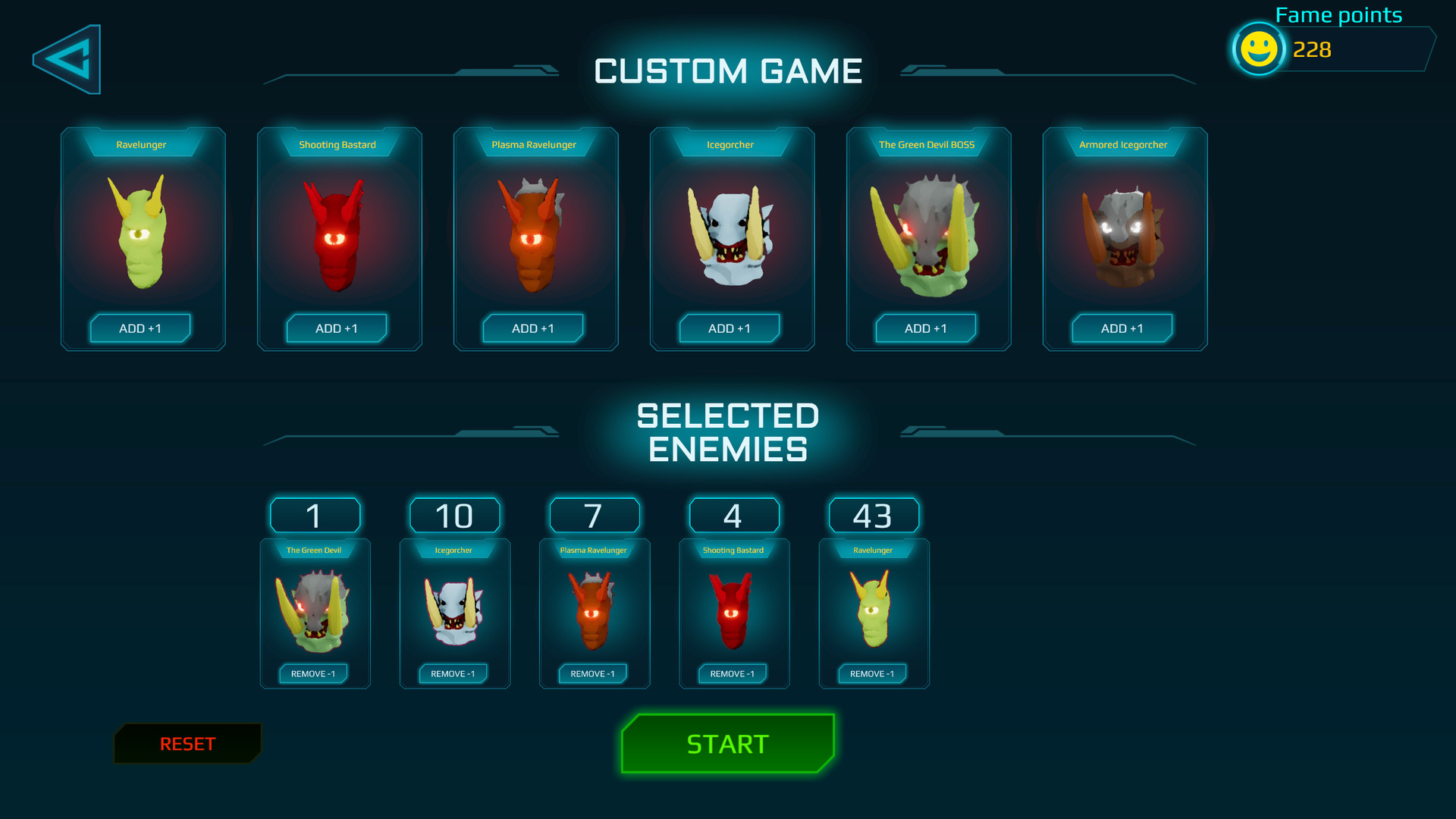Select the Green Devil thumbnail under Selected Enemies
Screen dimensions: 1456x819
coord(314,610)
